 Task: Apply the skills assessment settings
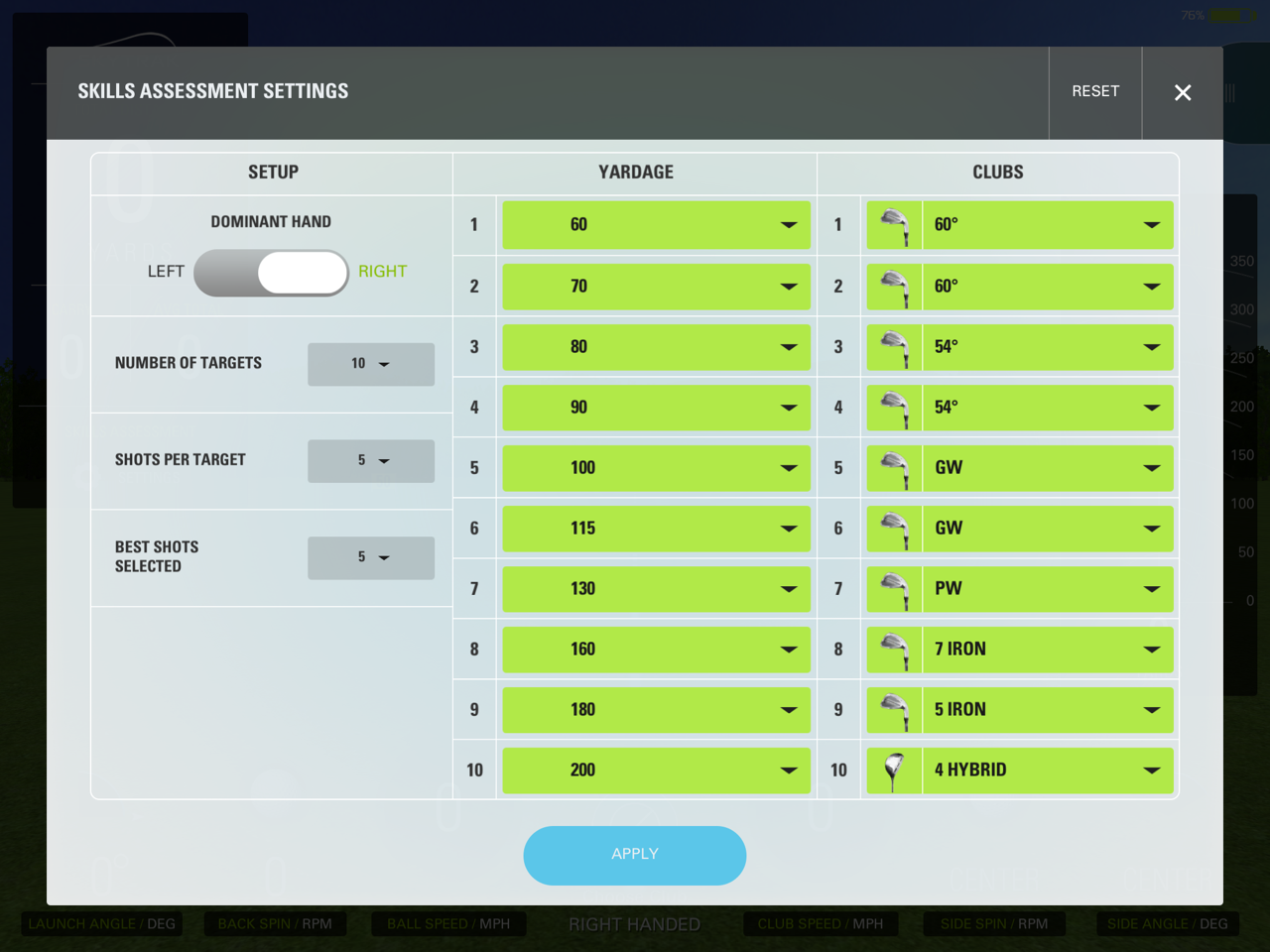[634, 855]
